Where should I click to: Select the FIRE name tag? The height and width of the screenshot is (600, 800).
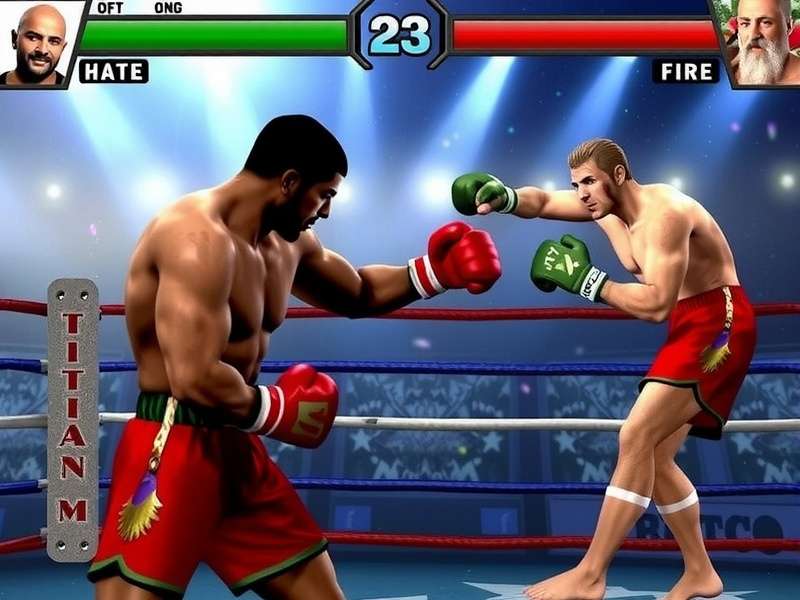686,71
